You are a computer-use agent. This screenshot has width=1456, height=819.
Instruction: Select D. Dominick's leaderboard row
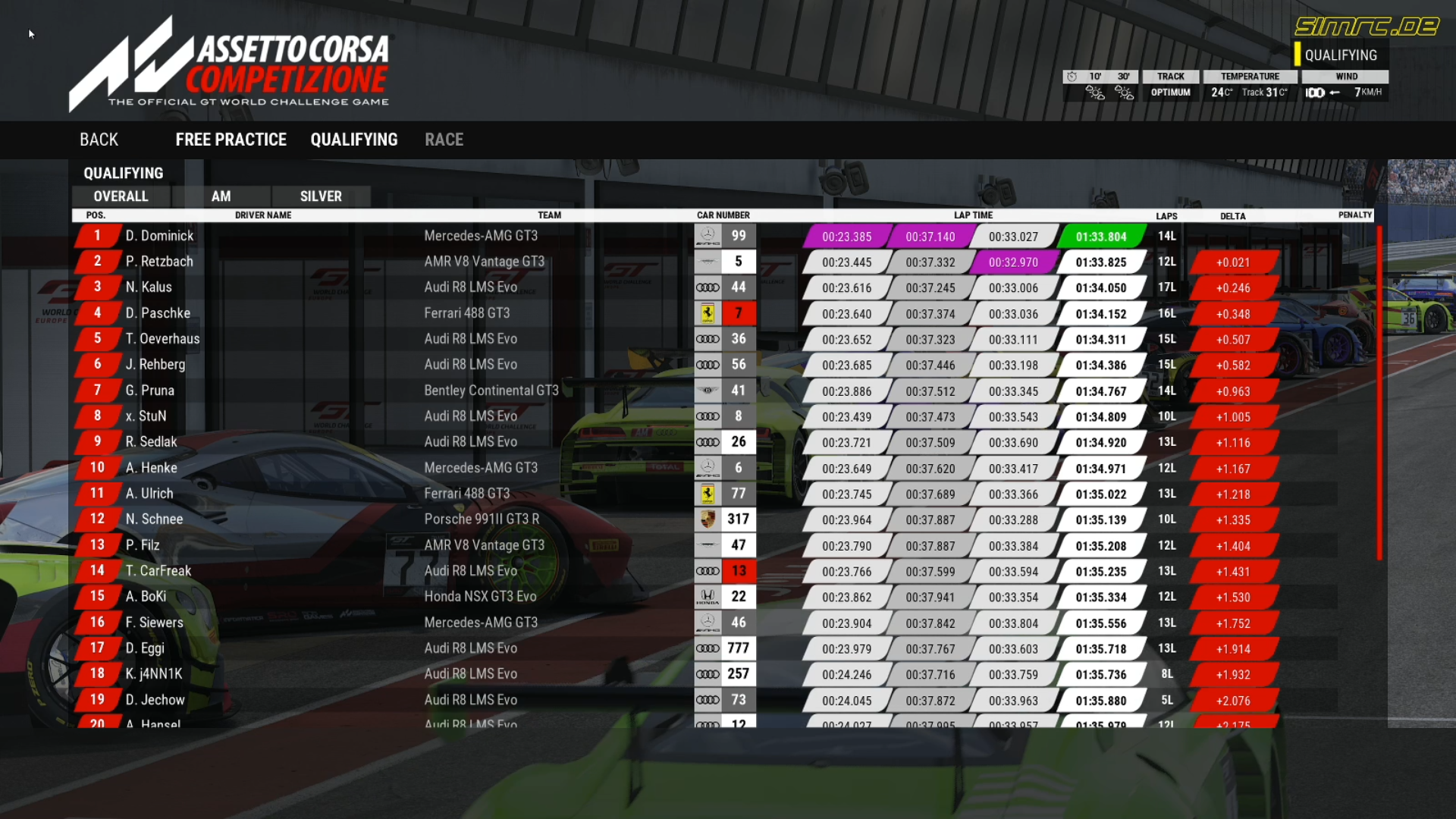point(159,236)
